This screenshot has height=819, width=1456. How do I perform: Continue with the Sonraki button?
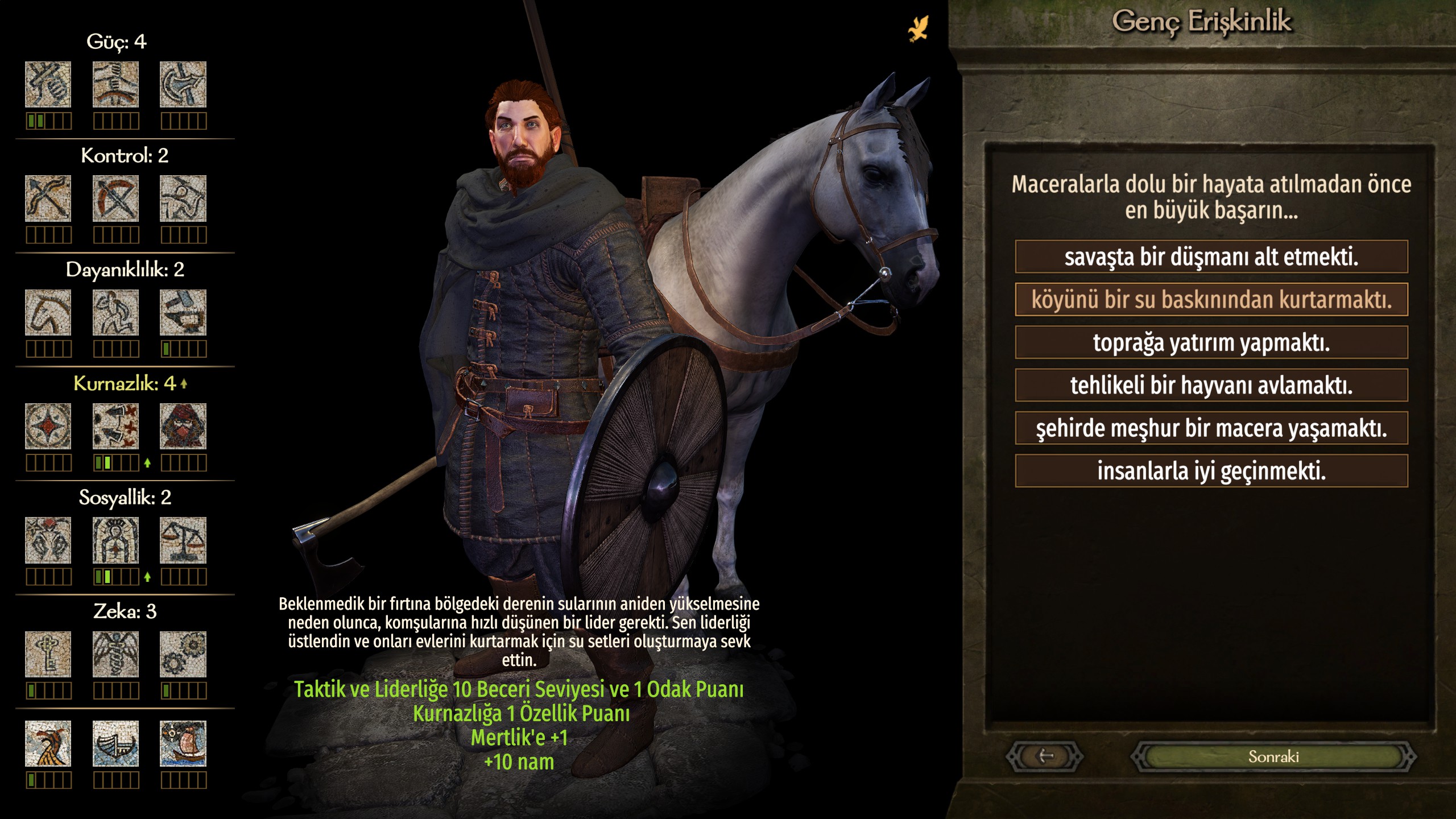click(x=1273, y=756)
